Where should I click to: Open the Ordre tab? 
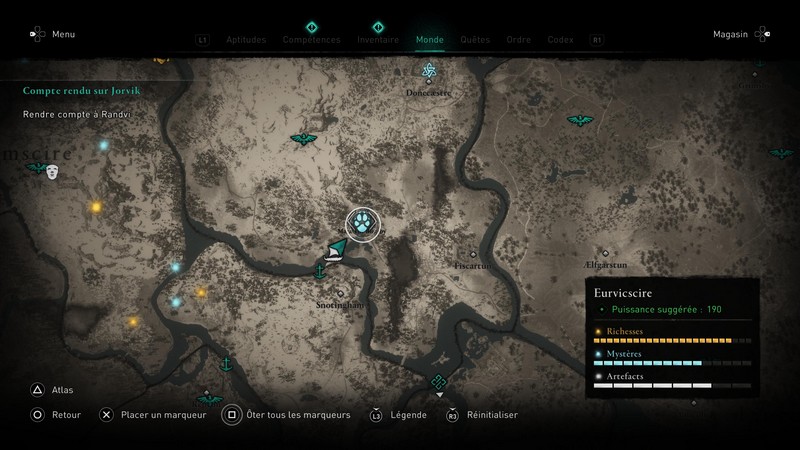(x=518, y=40)
